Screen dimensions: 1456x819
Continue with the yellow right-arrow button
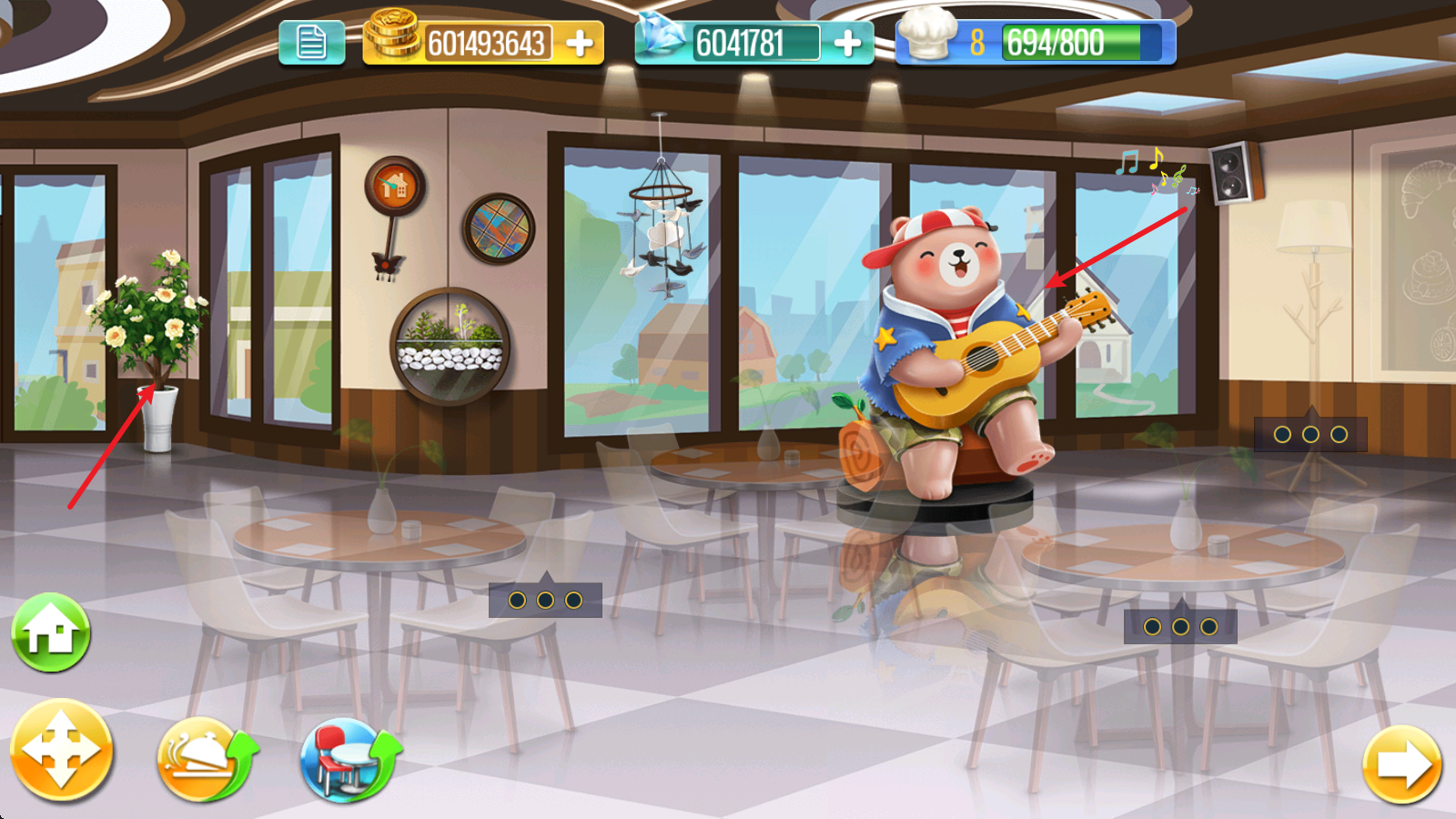click(x=1402, y=764)
